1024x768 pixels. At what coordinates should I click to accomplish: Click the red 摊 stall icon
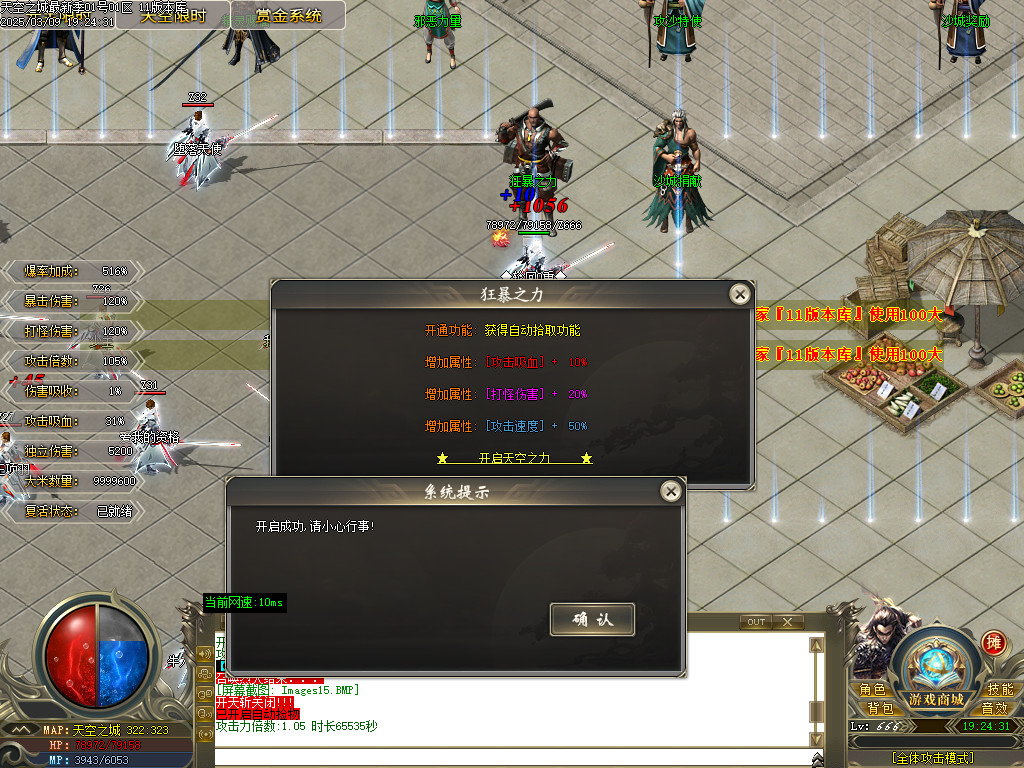point(993,642)
